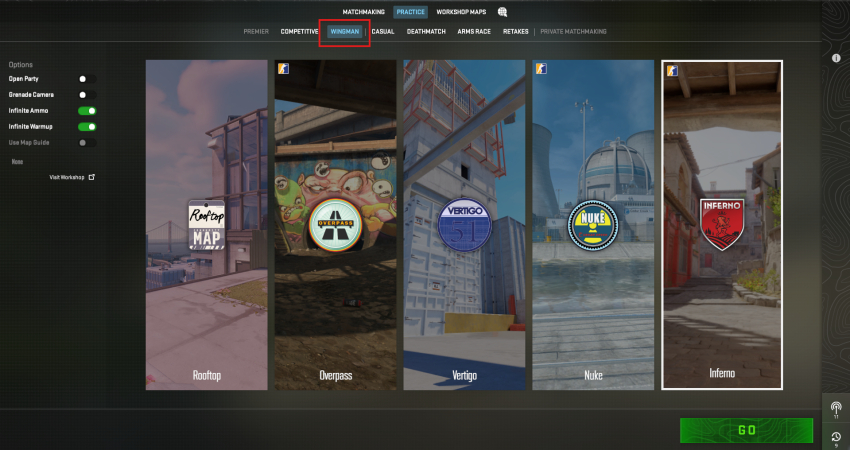
Task: Switch to the Matchmaking tab
Action: pyautogui.click(x=364, y=12)
